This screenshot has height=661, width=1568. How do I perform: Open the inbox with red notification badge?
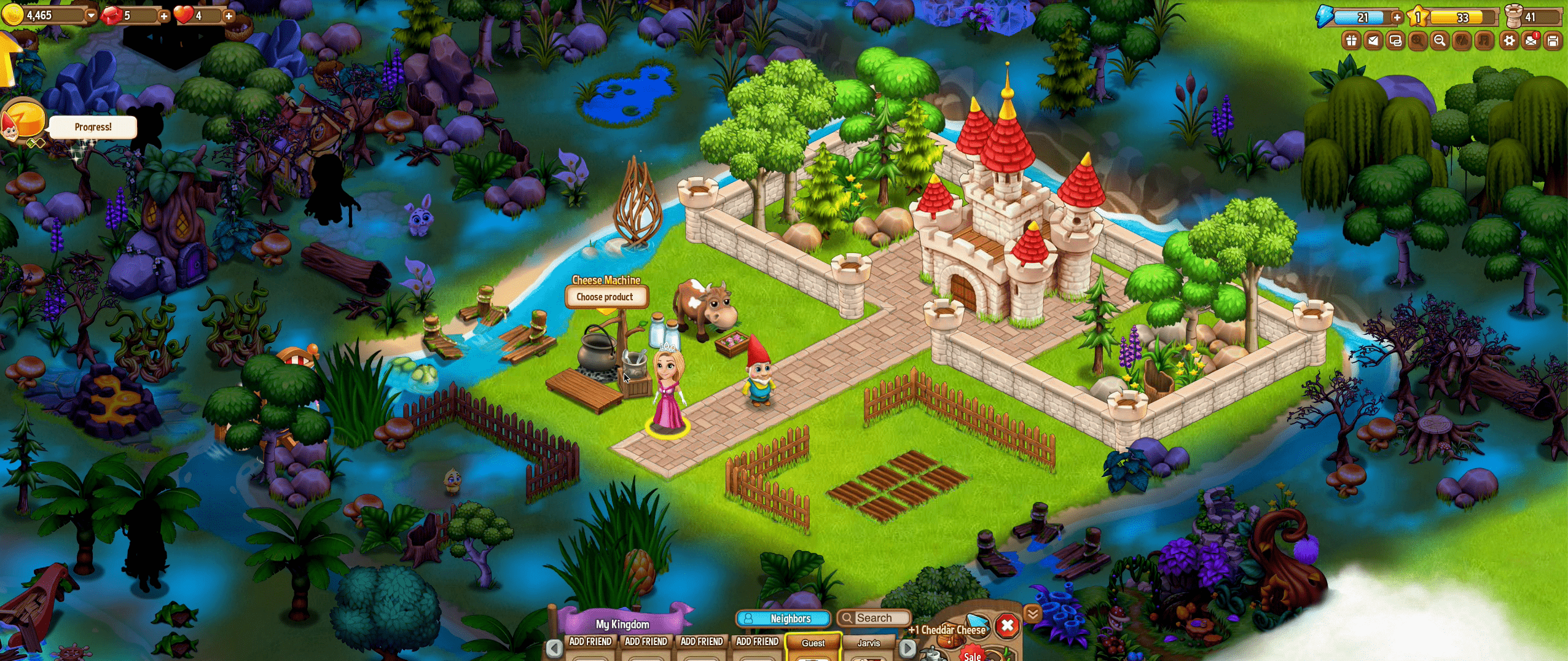(1531, 41)
